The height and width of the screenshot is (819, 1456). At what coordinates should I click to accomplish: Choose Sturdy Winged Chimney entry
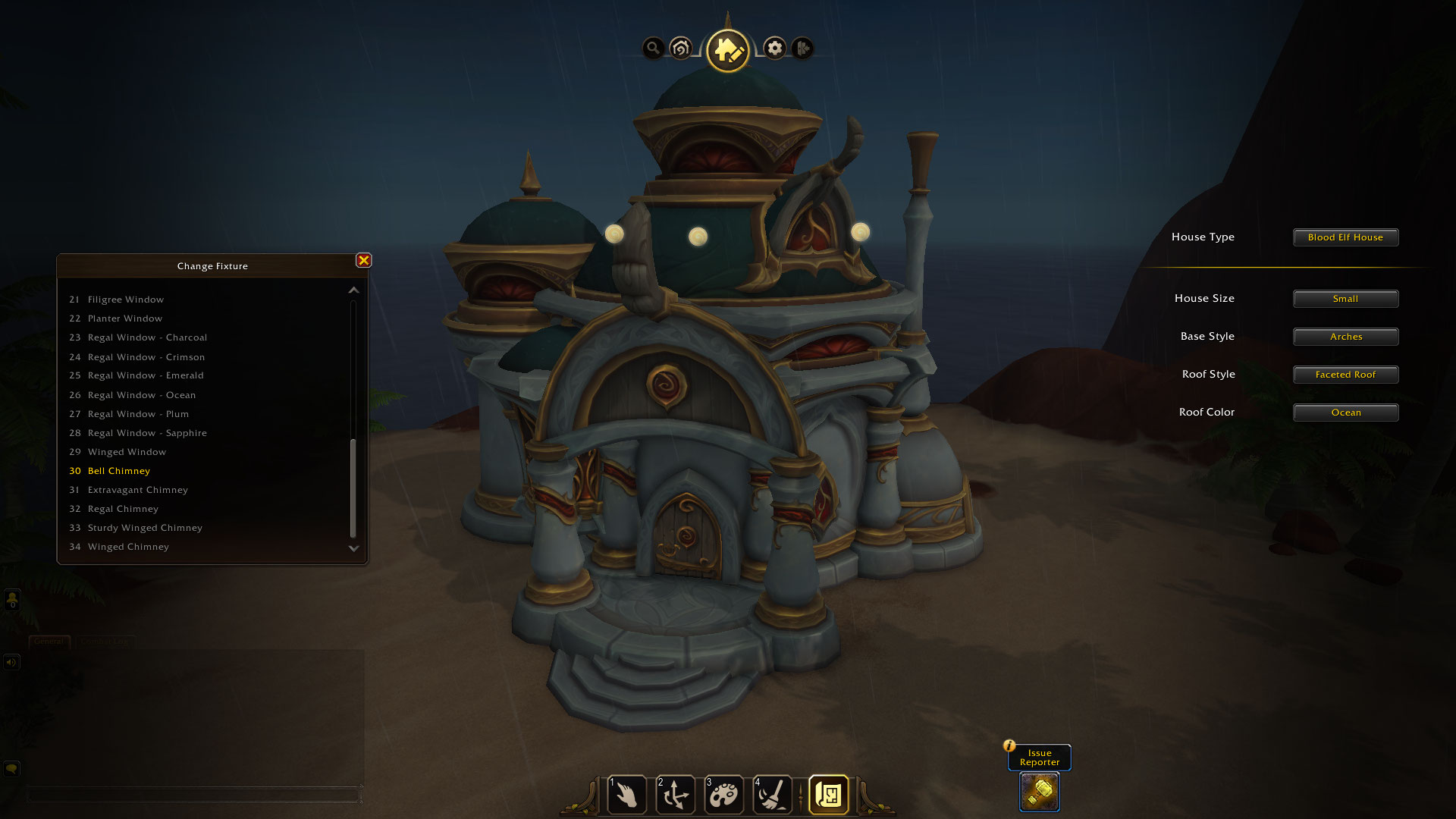point(145,528)
